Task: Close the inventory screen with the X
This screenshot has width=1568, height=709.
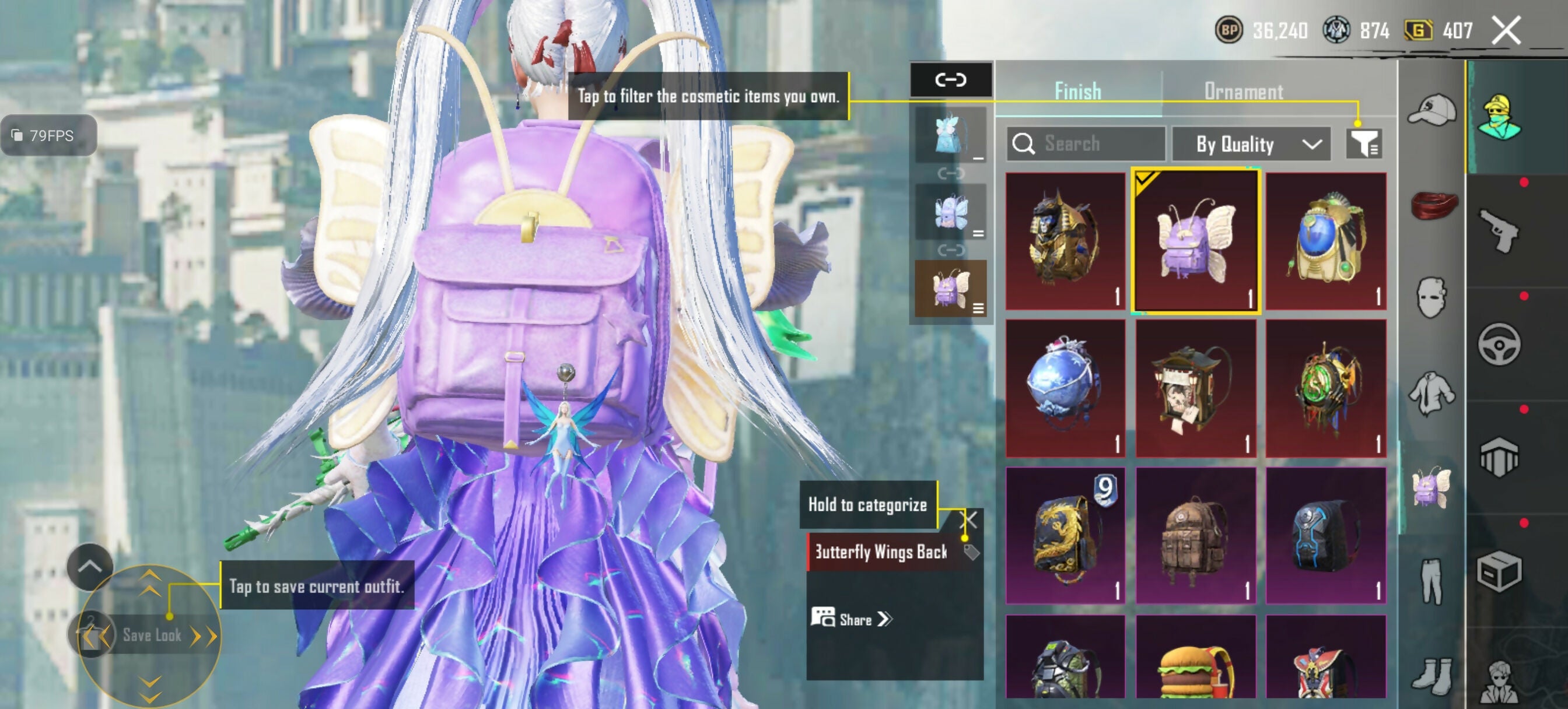Action: tap(1506, 30)
